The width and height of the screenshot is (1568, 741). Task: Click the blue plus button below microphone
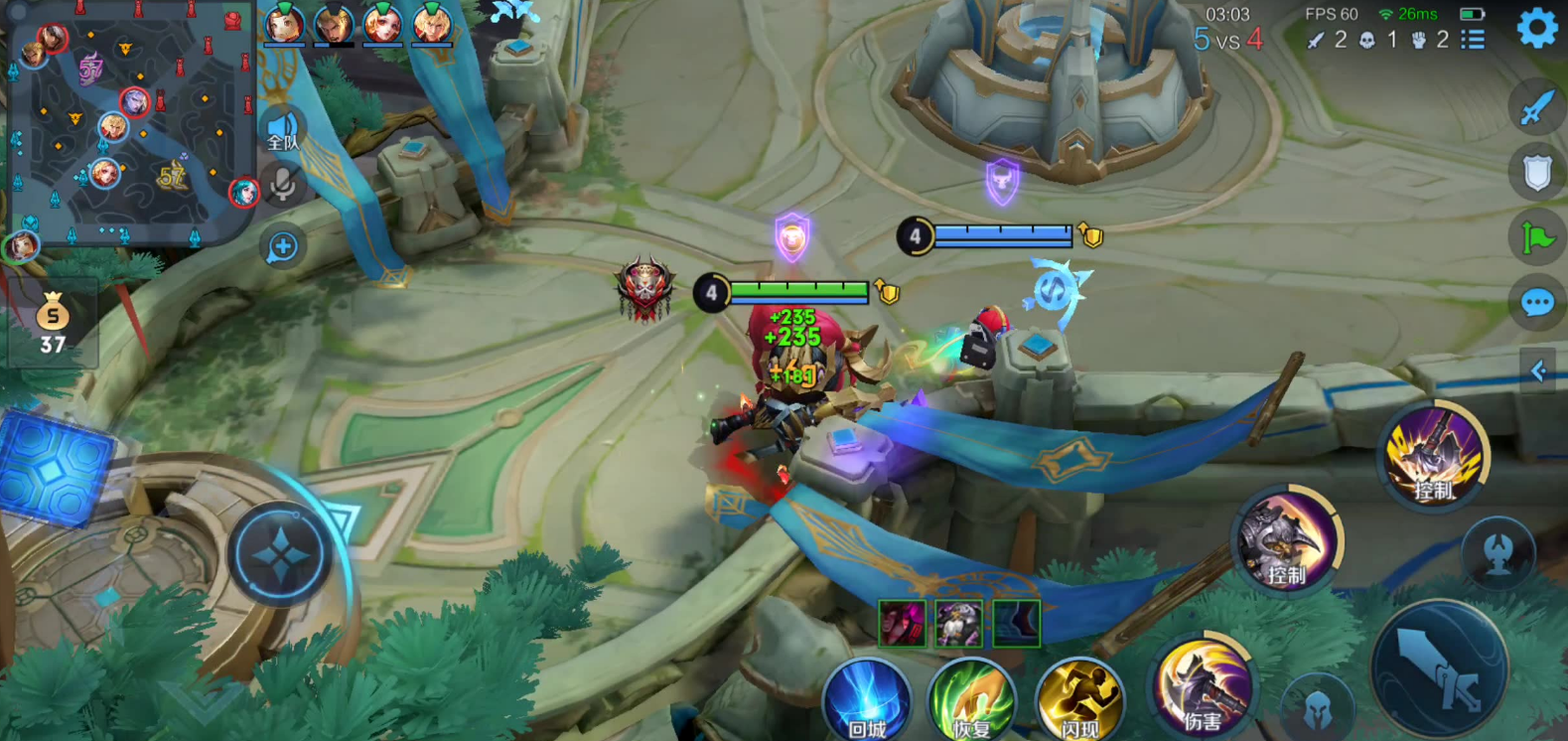coord(283,246)
